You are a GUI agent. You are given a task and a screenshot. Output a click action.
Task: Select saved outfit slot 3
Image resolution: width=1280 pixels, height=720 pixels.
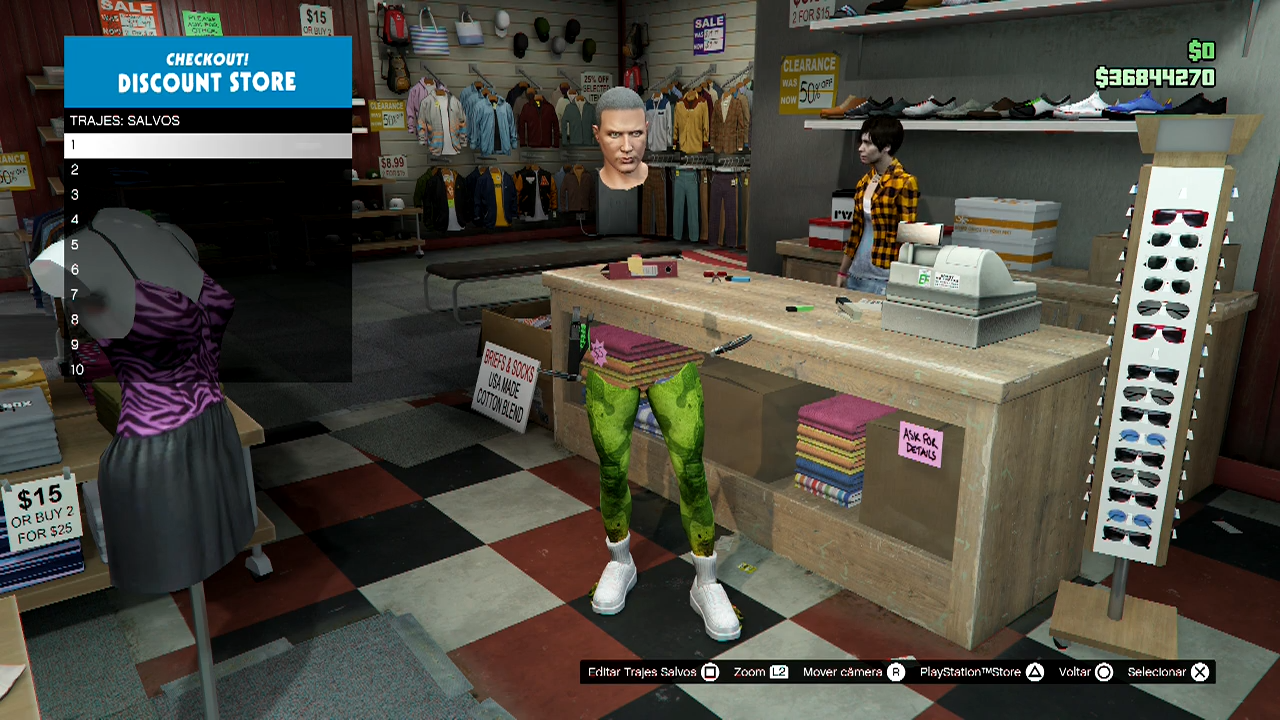point(207,195)
